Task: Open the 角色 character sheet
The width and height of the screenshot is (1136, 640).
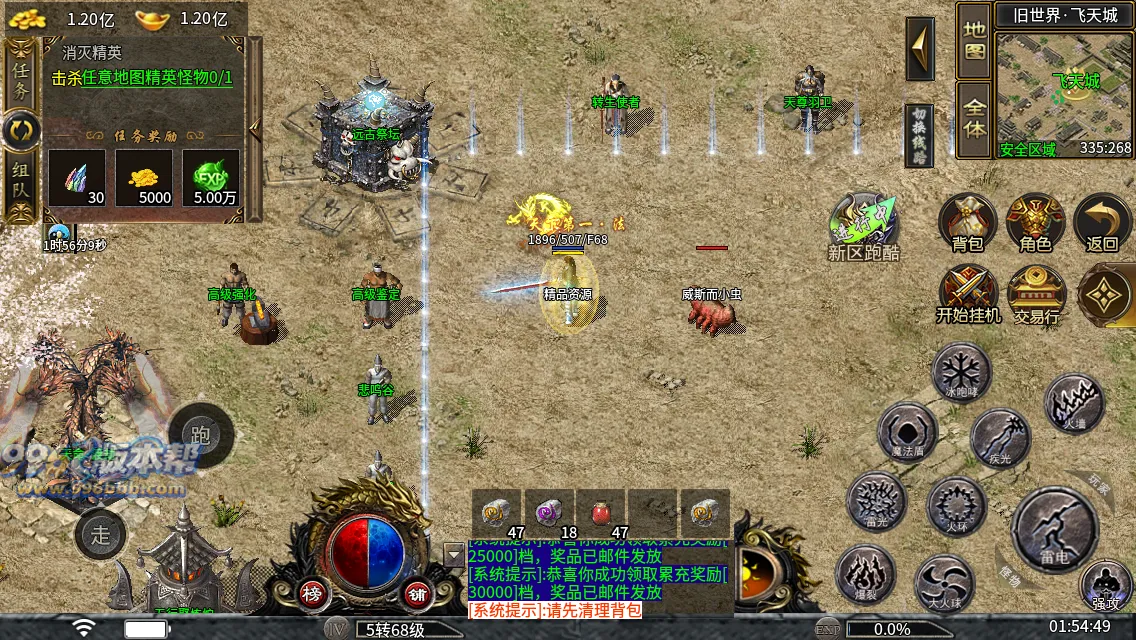Action: tap(1035, 220)
